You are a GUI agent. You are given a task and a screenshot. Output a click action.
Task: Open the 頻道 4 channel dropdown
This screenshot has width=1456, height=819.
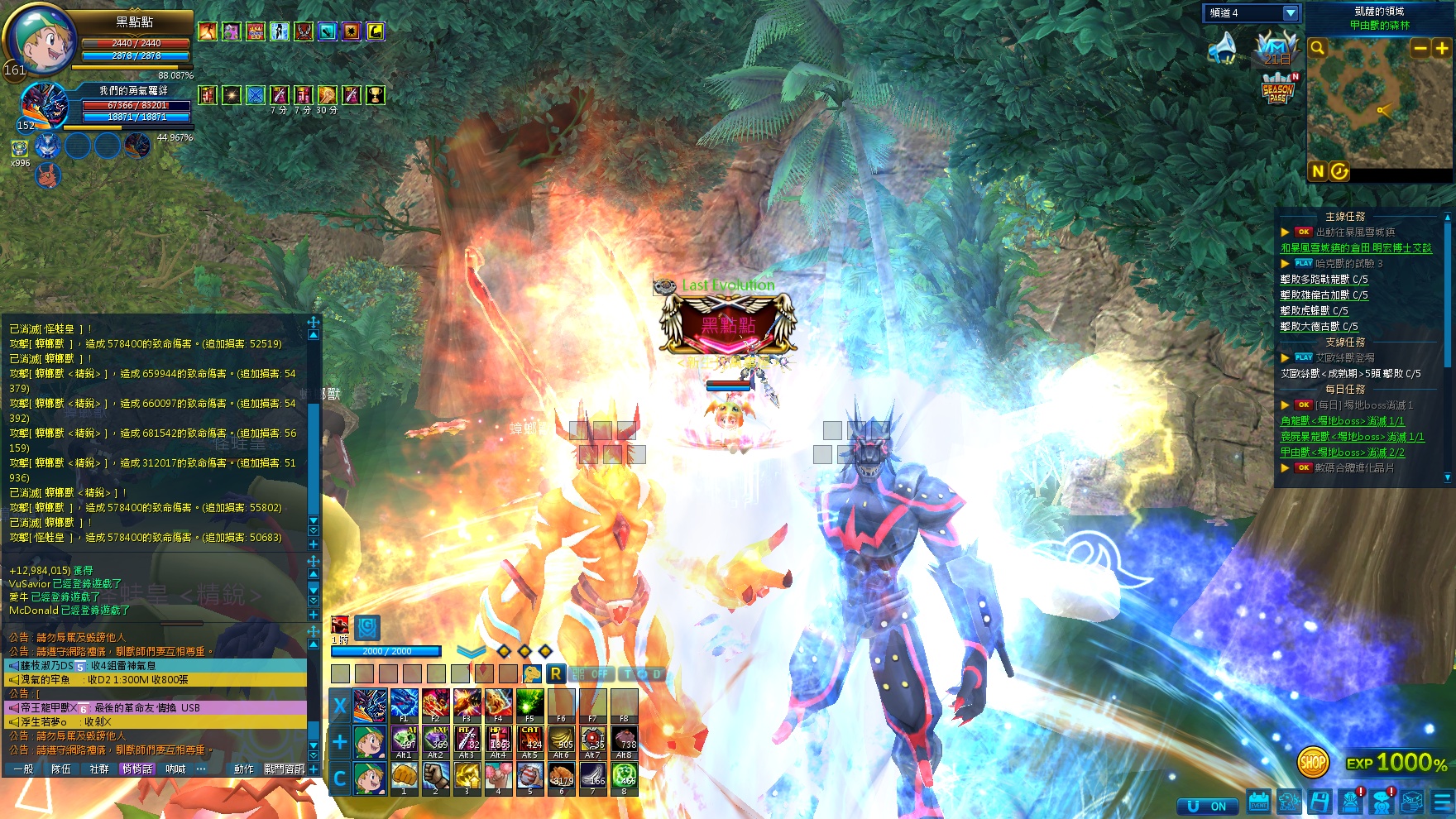(x=1290, y=13)
